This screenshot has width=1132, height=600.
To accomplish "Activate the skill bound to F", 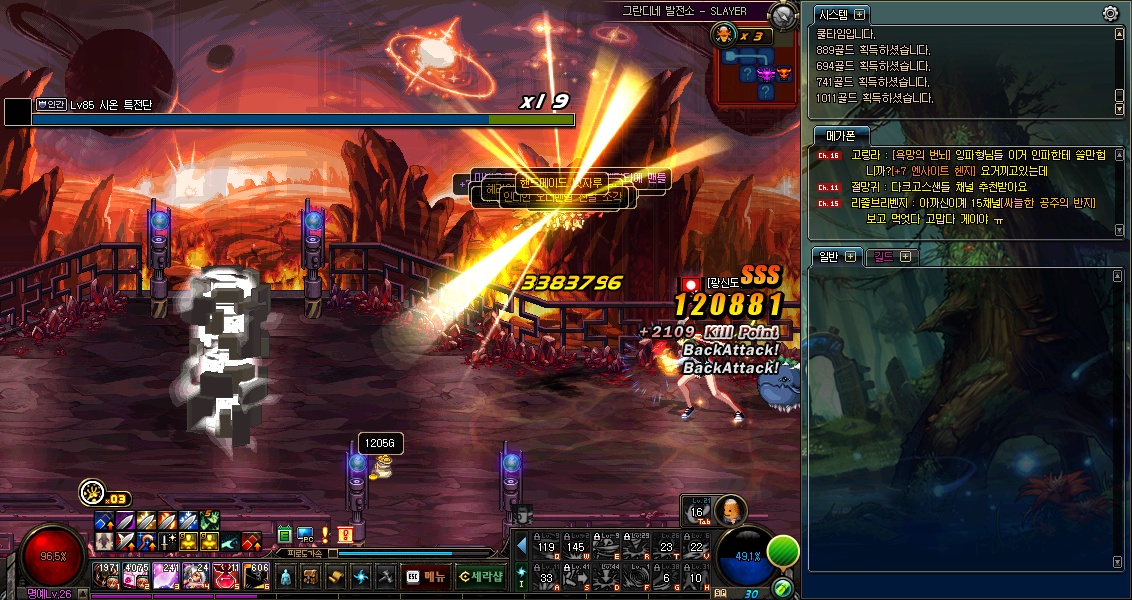I will pyautogui.click(x=637, y=576).
